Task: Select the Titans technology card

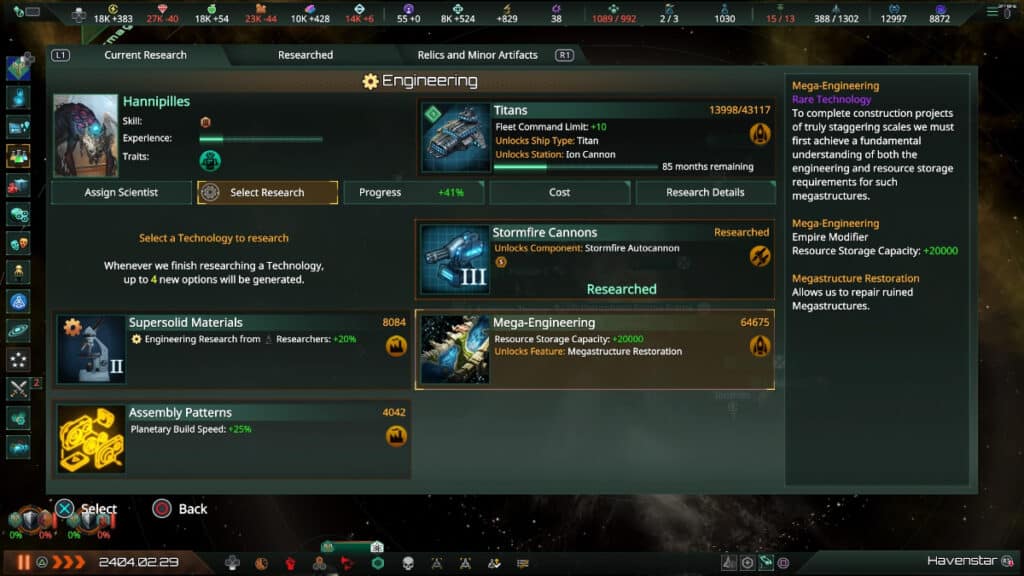Action: tap(594, 137)
